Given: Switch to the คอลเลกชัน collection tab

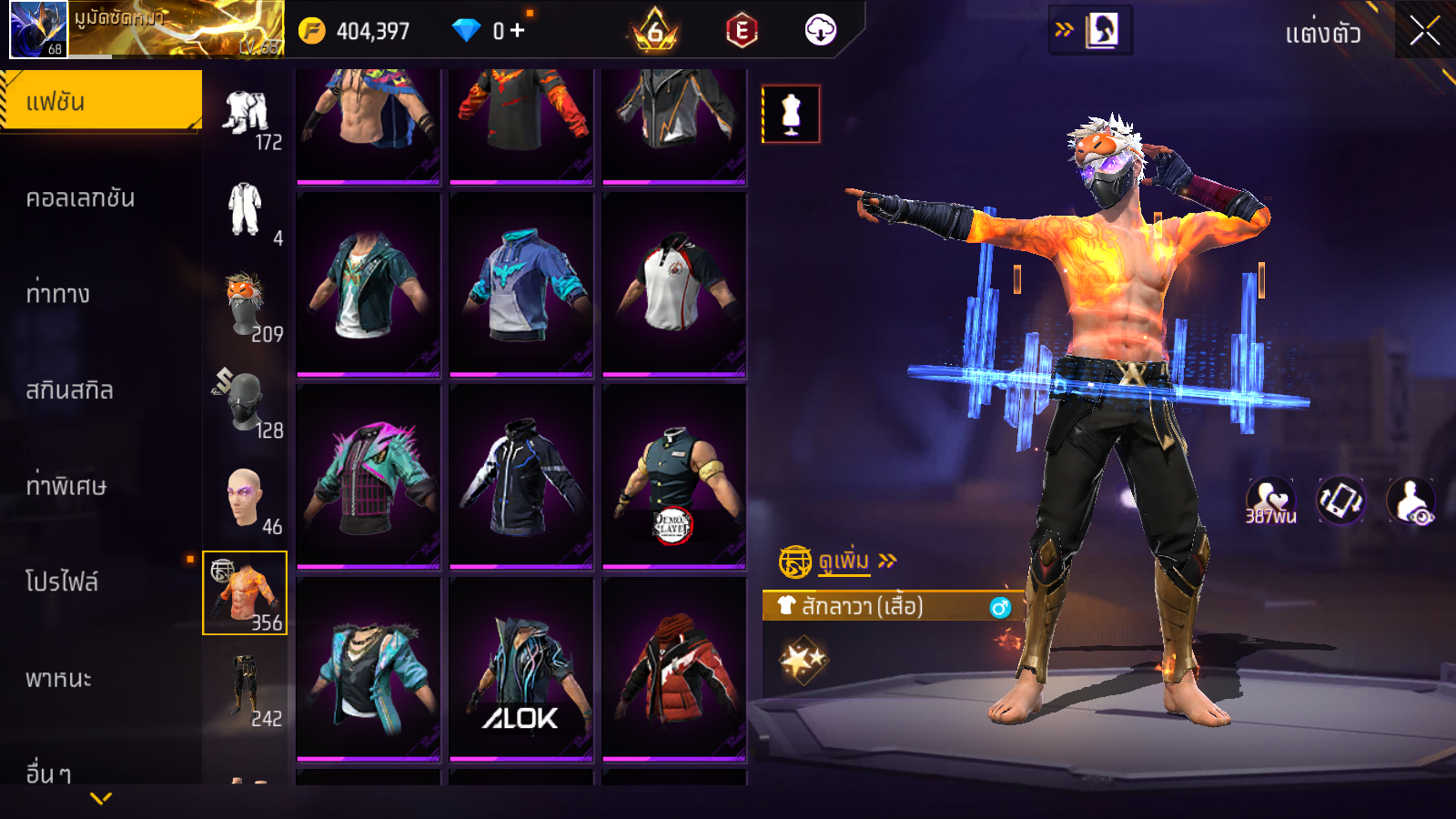Looking at the screenshot, I should (80, 198).
